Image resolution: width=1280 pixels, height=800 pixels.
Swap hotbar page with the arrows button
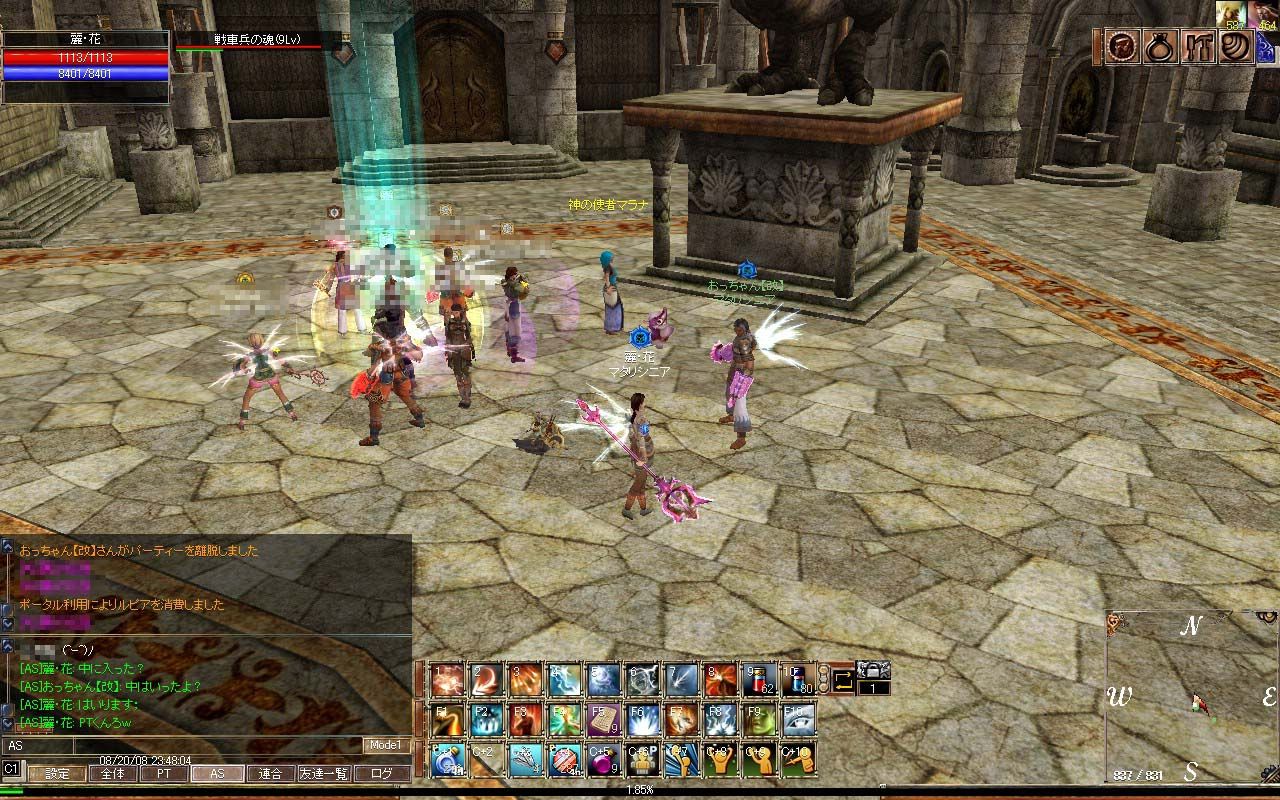pyautogui.click(x=842, y=680)
